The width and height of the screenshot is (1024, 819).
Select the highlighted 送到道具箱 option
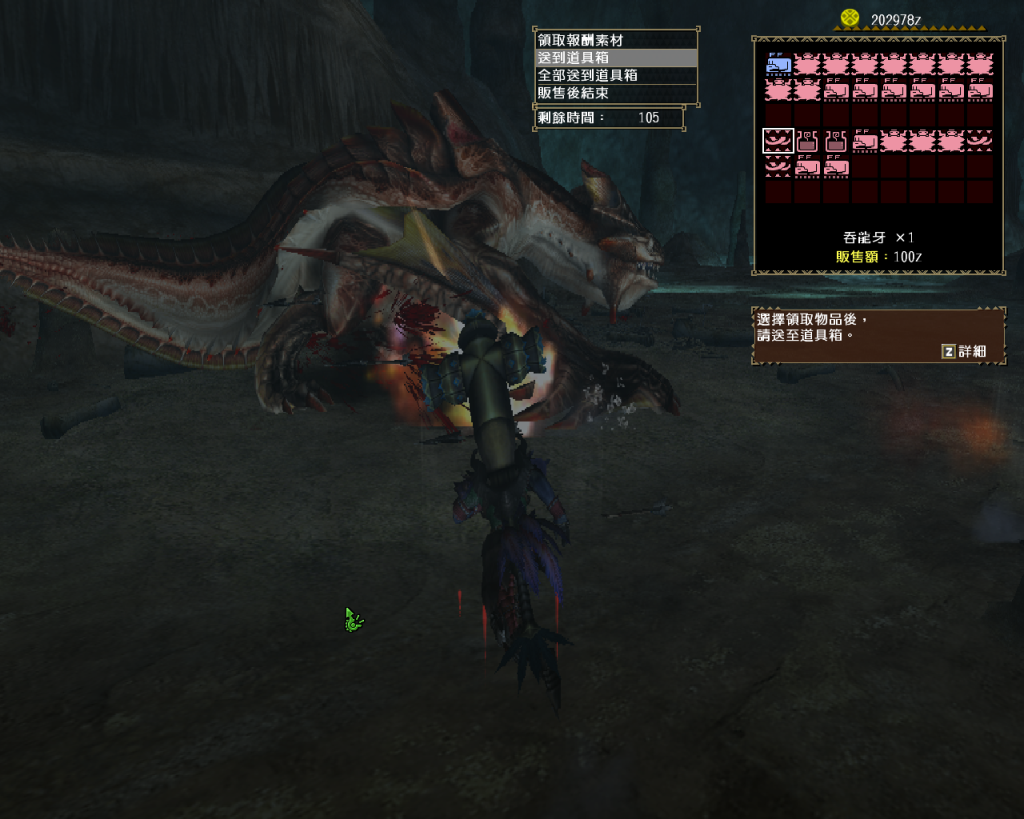[573, 58]
